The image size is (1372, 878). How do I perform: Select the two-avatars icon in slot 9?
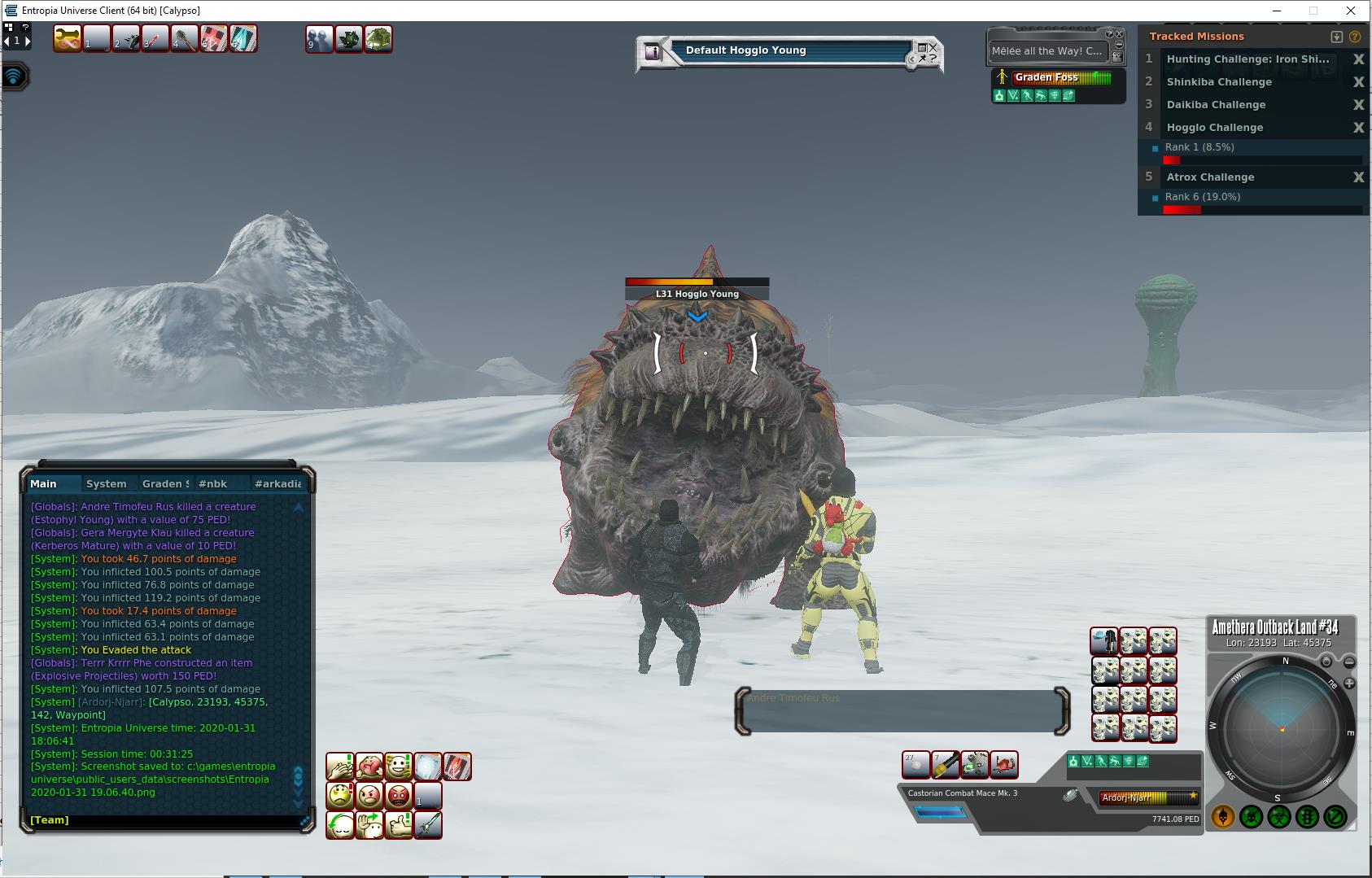[x=320, y=39]
